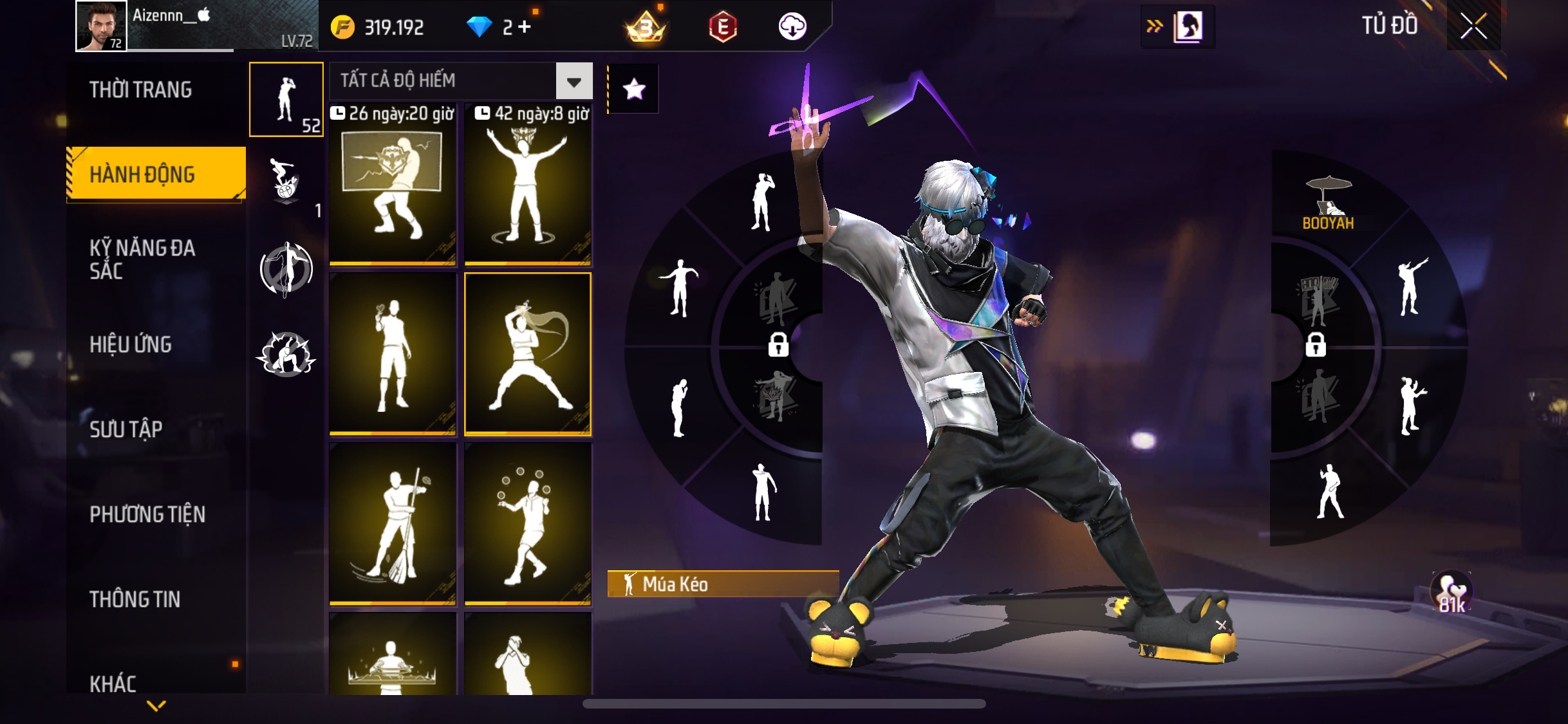The height and width of the screenshot is (724, 1568).
Task: Click the BOOYAH emote wheel slot
Action: (1328, 204)
